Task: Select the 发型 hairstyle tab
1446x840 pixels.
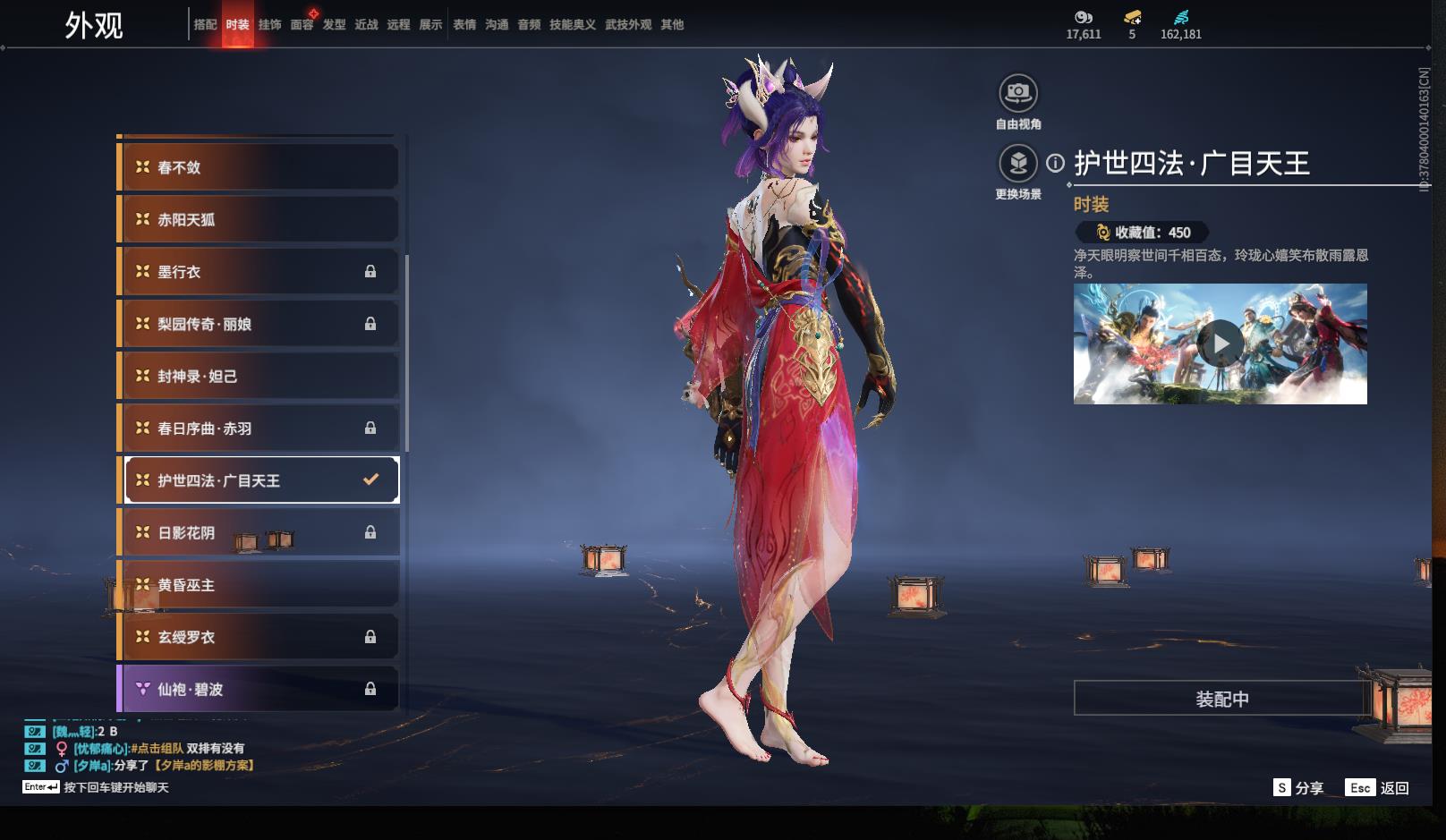Action: (x=334, y=25)
